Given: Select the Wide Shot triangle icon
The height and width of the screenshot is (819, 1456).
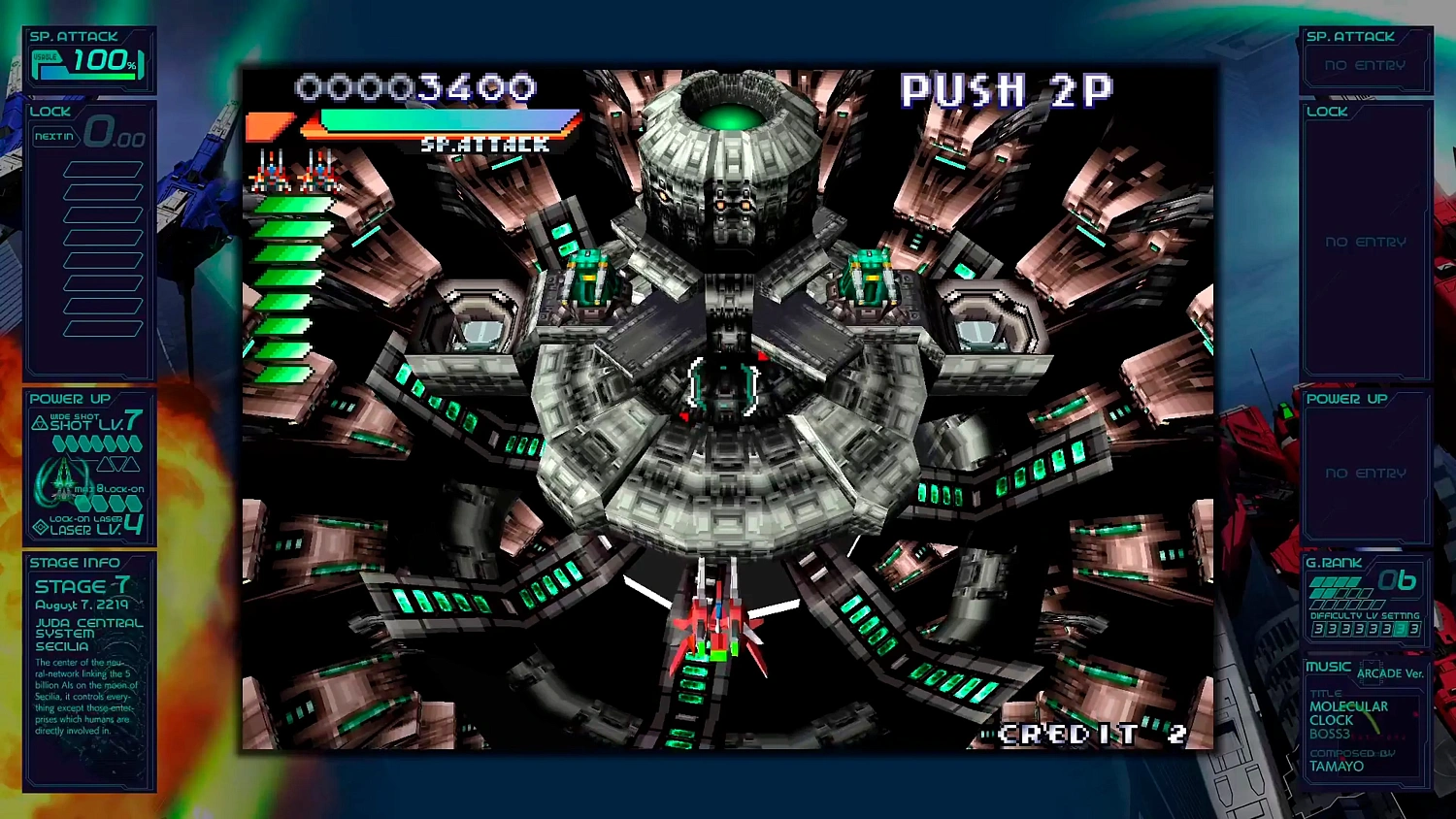Looking at the screenshot, I should pos(39,422).
